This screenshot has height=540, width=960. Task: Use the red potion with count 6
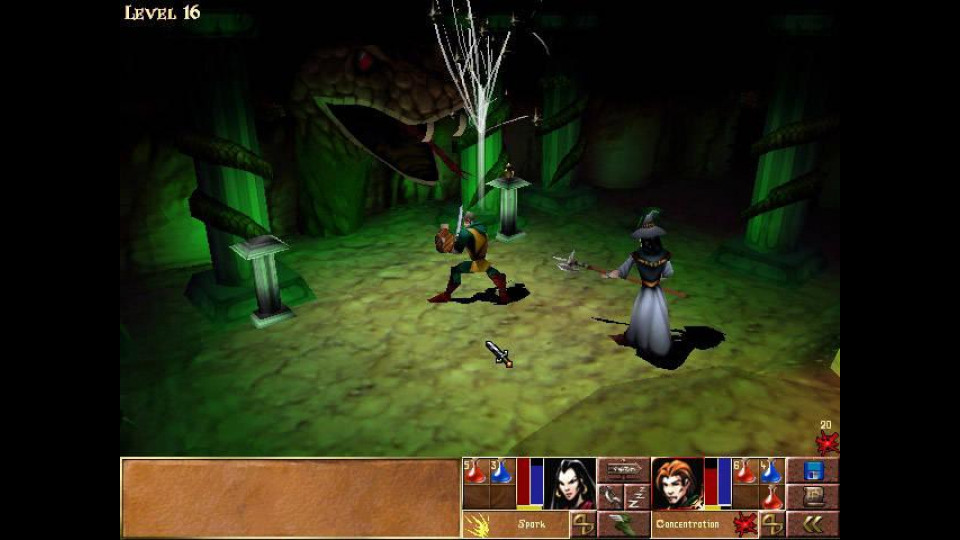745,471
